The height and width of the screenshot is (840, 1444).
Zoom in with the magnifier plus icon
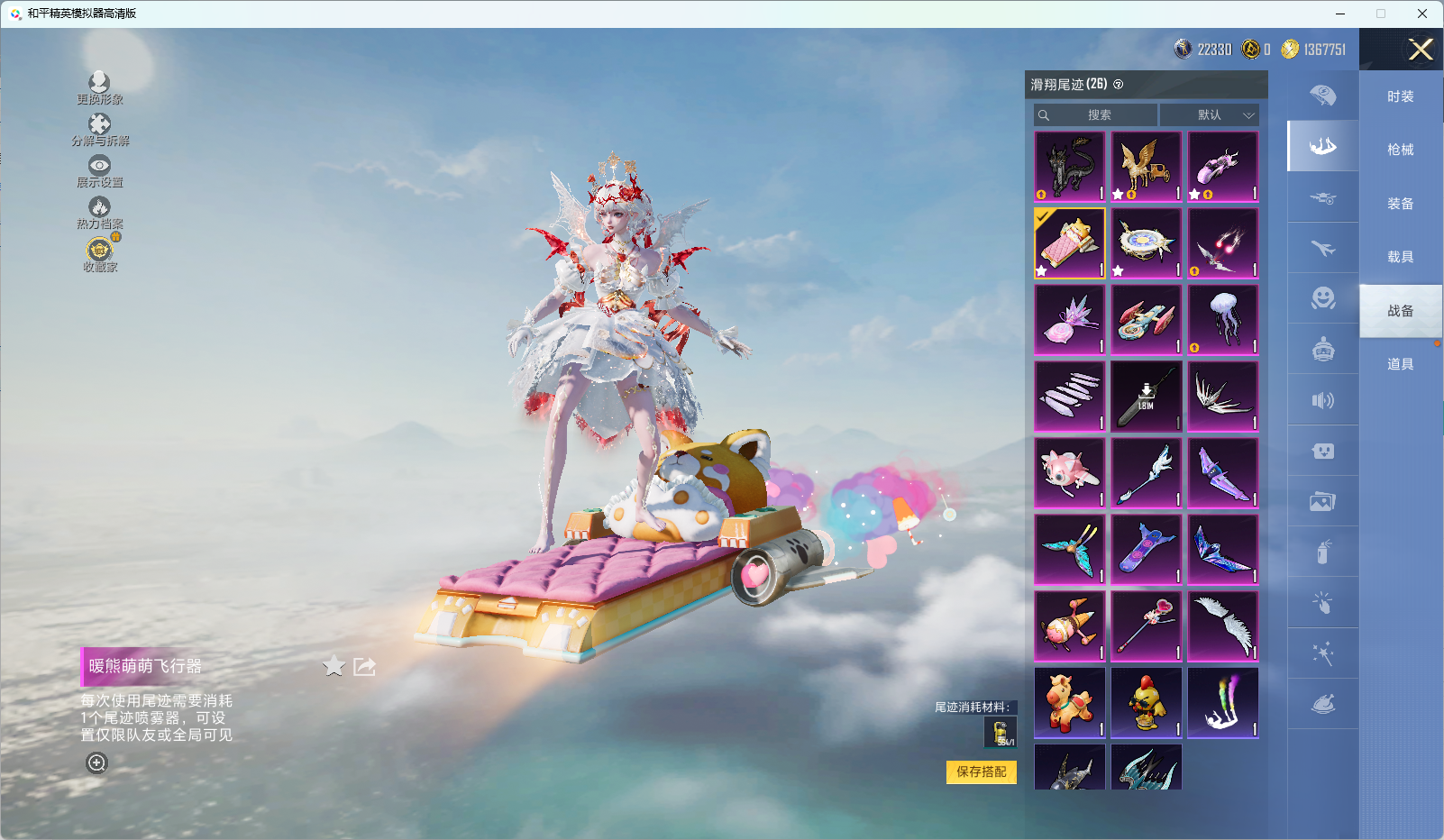96,762
